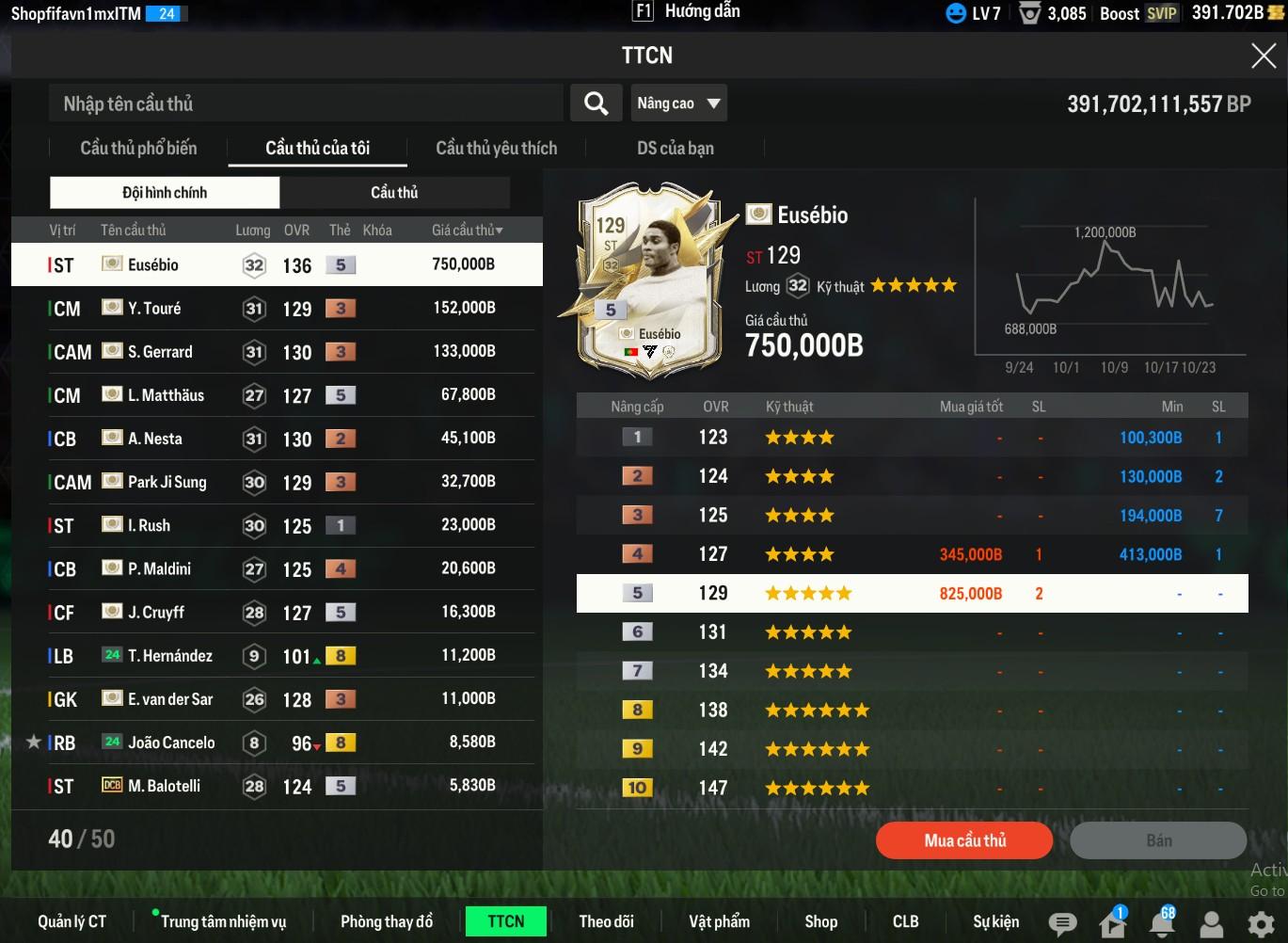Choose upgrade level 10 row at 147 OVR
The height and width of the screenshot is (943, 1288).
pyautogui.click(x=911, y=788)
